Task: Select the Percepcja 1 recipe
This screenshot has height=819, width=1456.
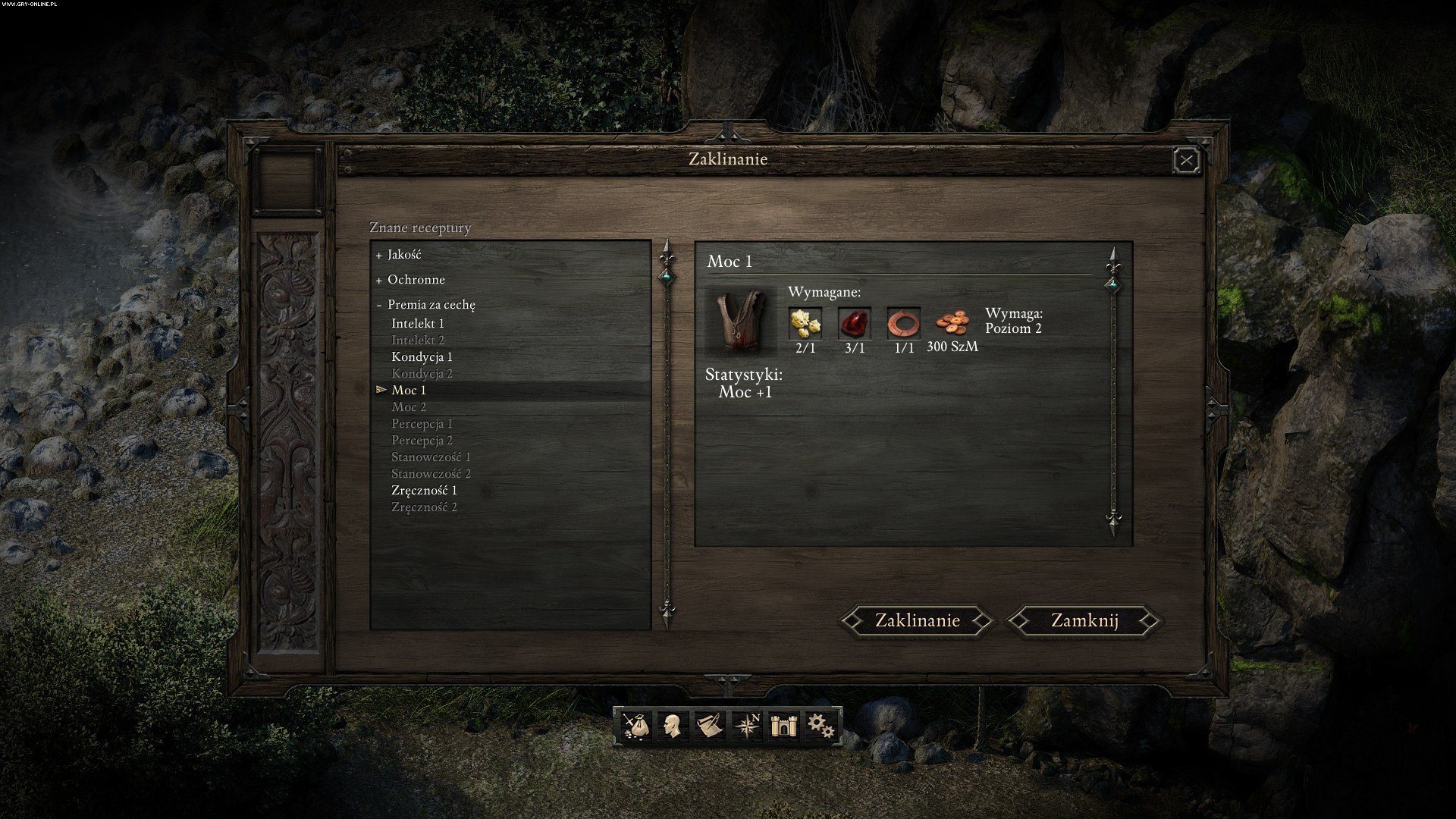Action: click(x=422, y=424)
